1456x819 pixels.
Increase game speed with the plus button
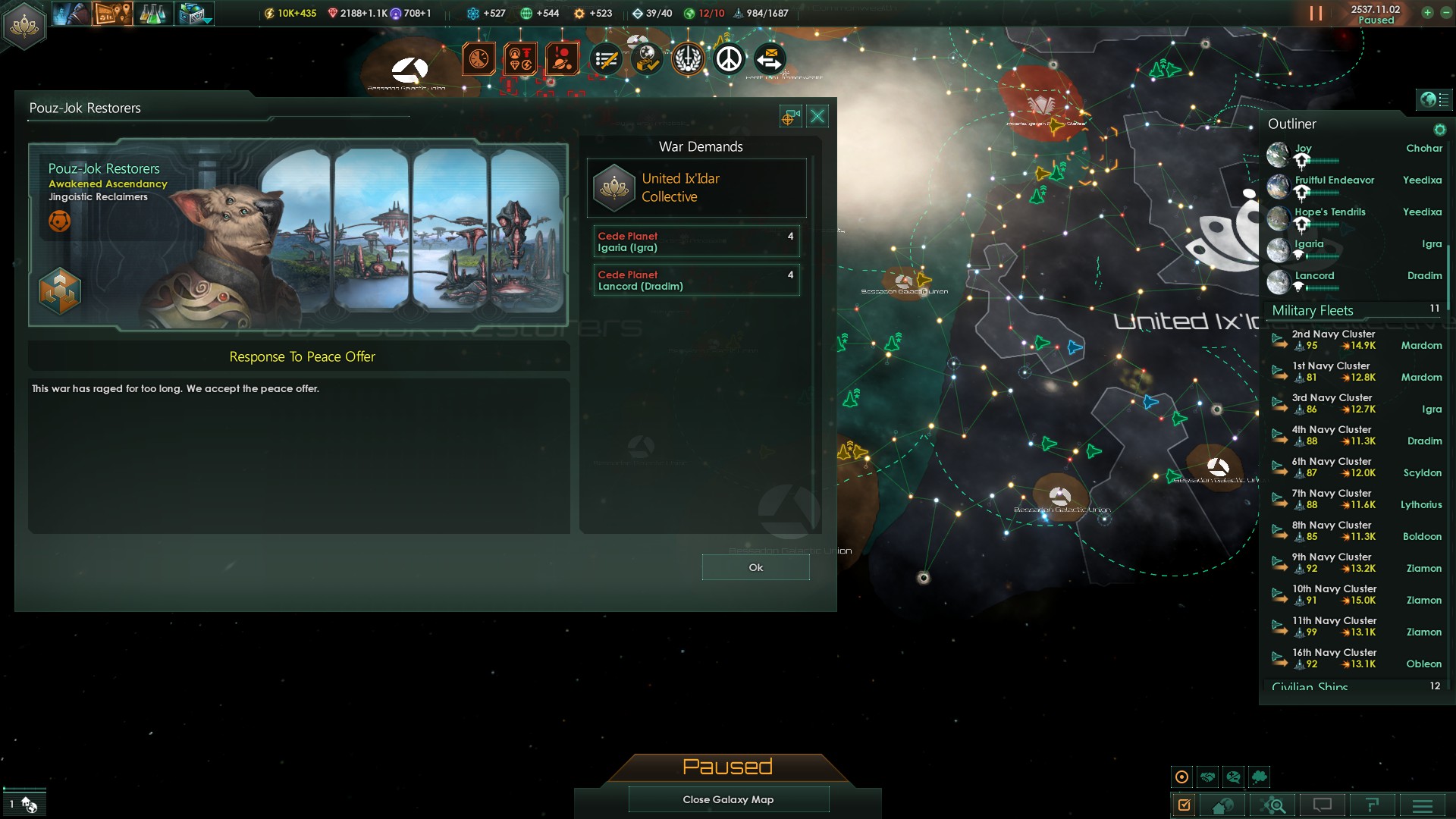pyautogui.click(x=1427, y=13)
